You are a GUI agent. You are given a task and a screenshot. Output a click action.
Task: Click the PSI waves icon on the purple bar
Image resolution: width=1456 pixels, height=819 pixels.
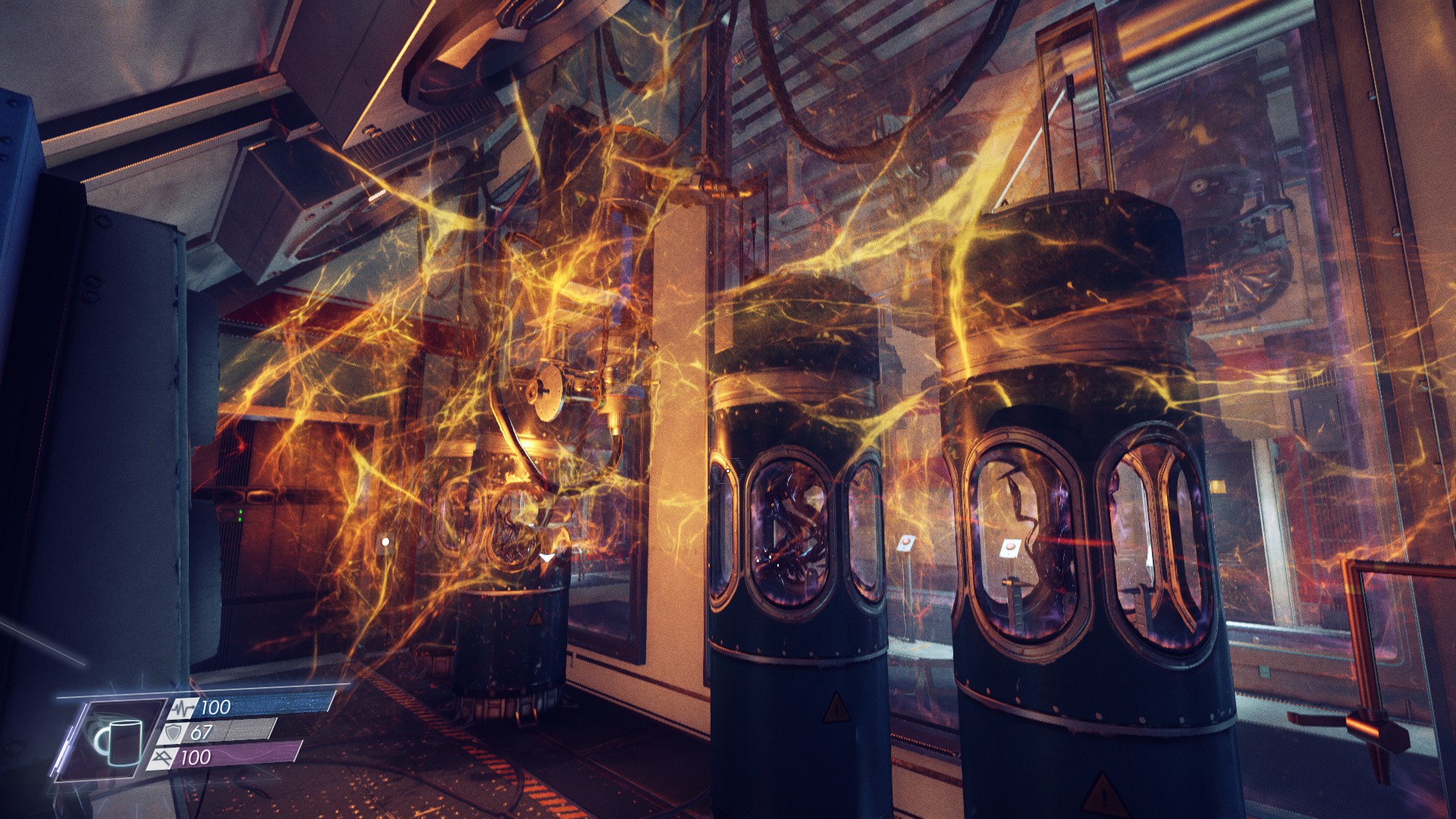[164, 758]
